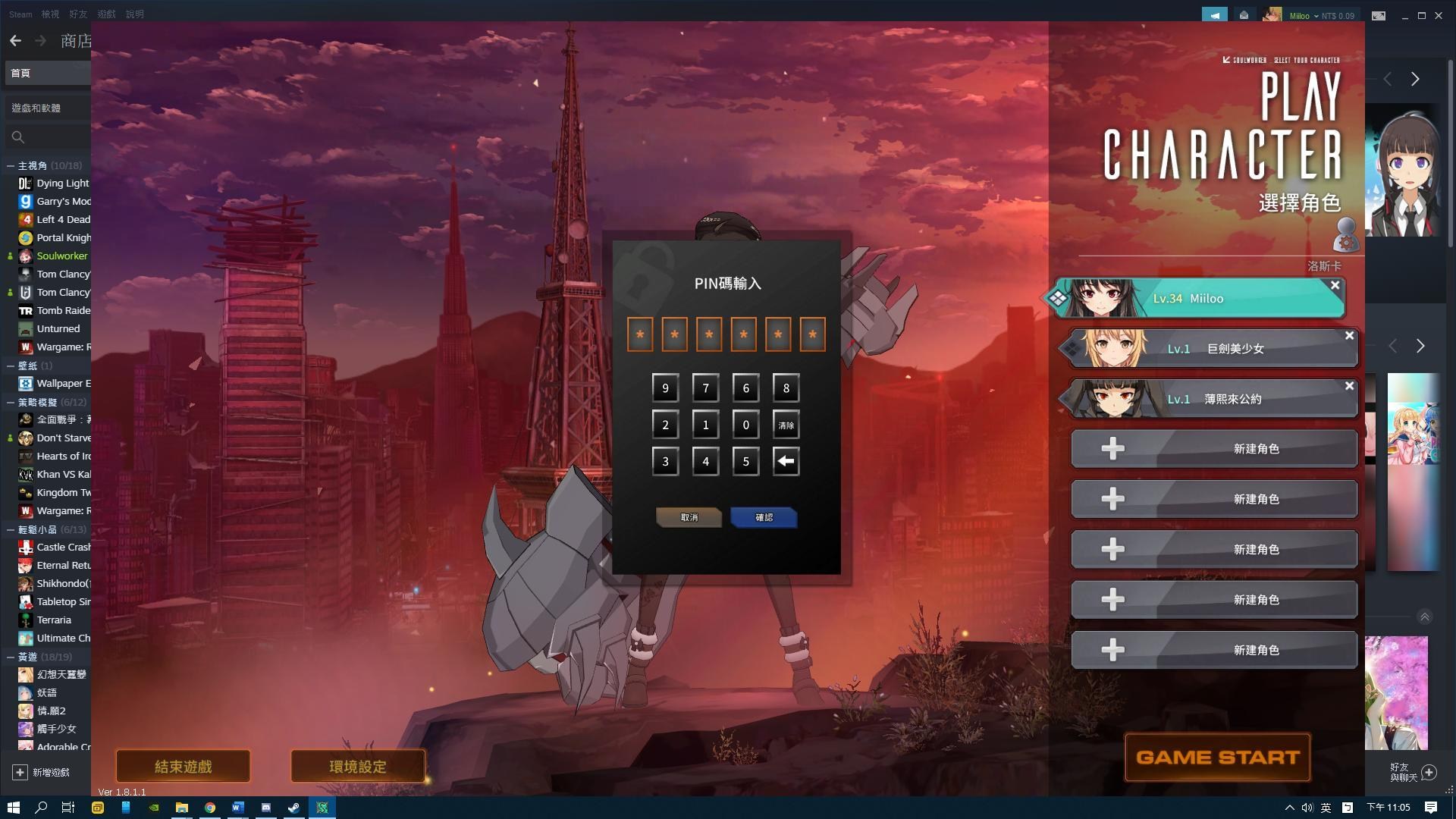The image size is (1456, 819).
Task: Choose the Lv.1 巨劍美少女 character
Action: (x=1213, y=349)
